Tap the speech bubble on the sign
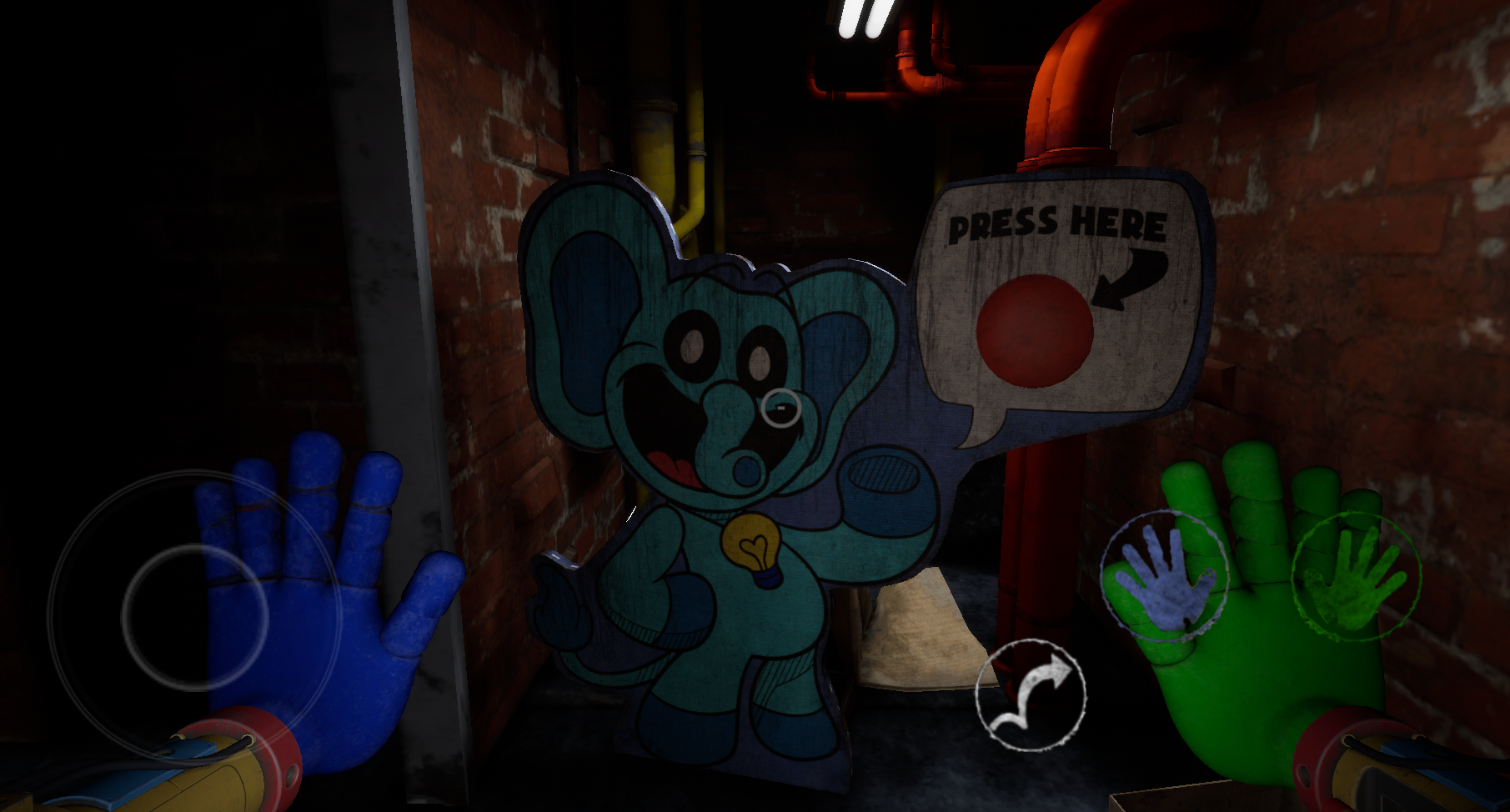This screenshot has height=812, width=1510. tap(1059, 308)
